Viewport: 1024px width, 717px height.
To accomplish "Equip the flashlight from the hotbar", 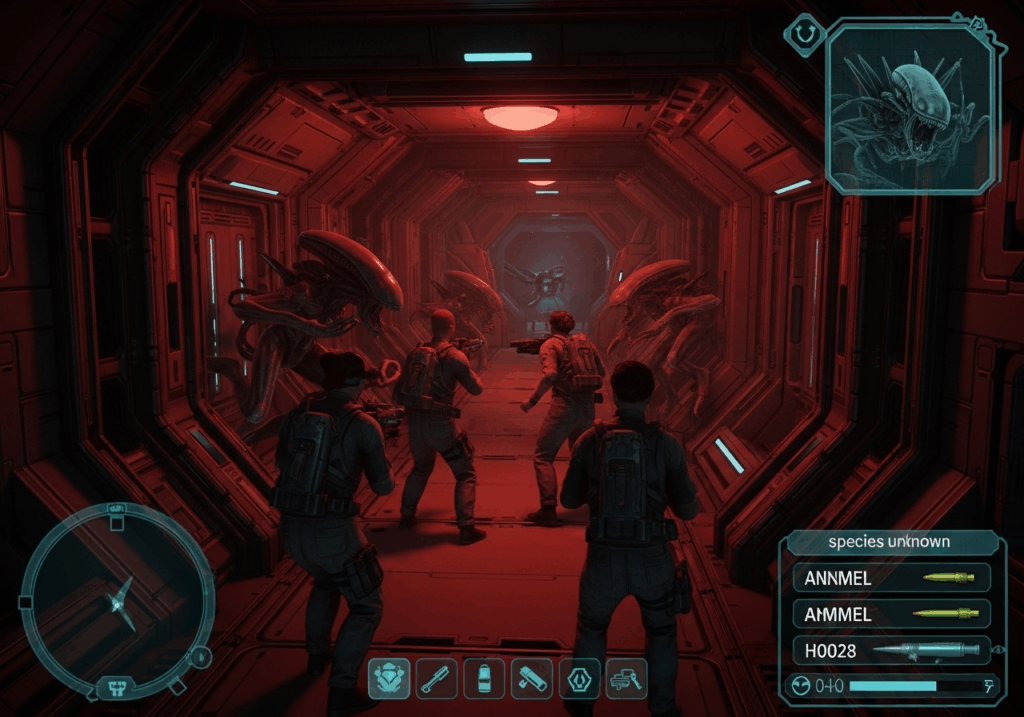I will coord(531,680).
